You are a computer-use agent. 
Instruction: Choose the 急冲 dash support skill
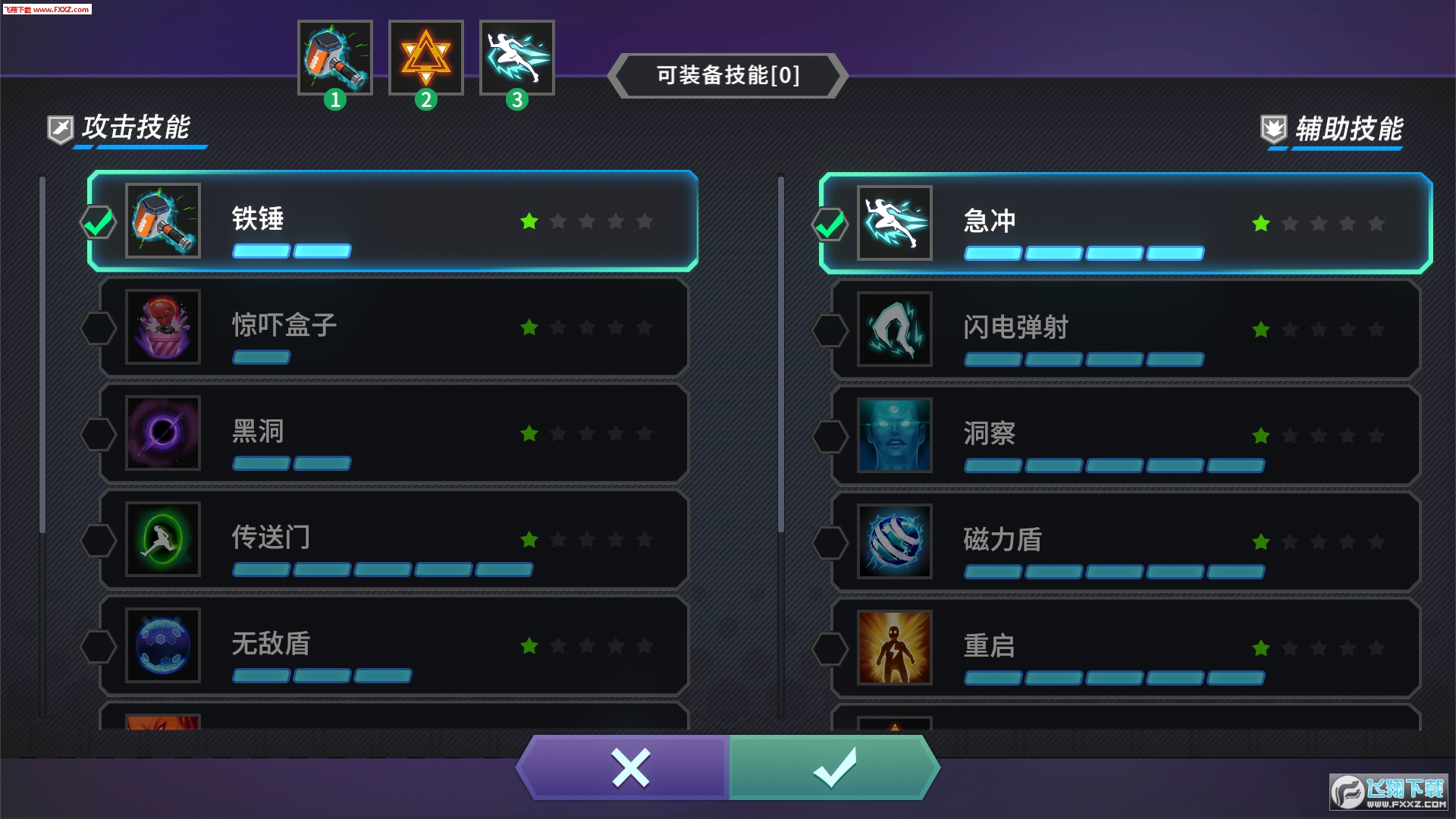(x=1125, y=223)
